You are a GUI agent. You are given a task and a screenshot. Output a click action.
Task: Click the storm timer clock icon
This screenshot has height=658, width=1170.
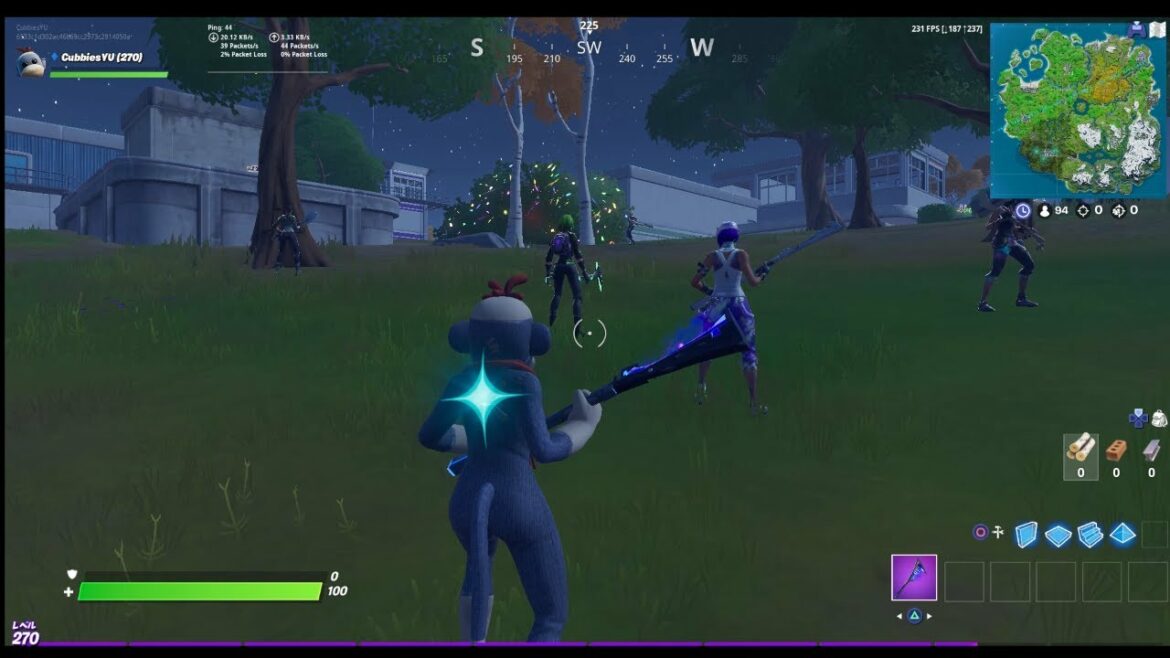pyautogui.click(x=1022, y=211)
